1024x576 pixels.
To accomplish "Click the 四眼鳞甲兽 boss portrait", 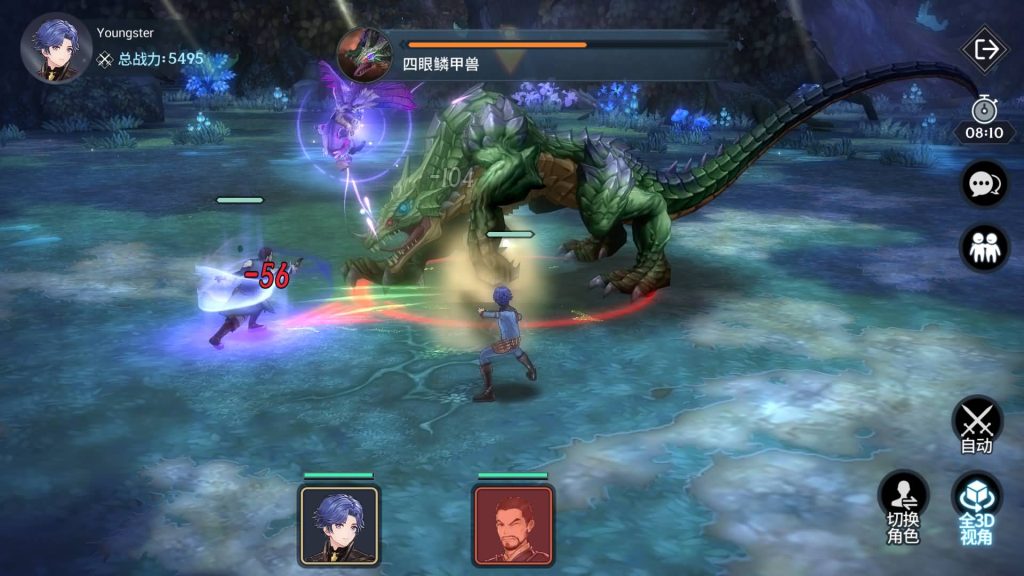I will click(x=362, y=54).
